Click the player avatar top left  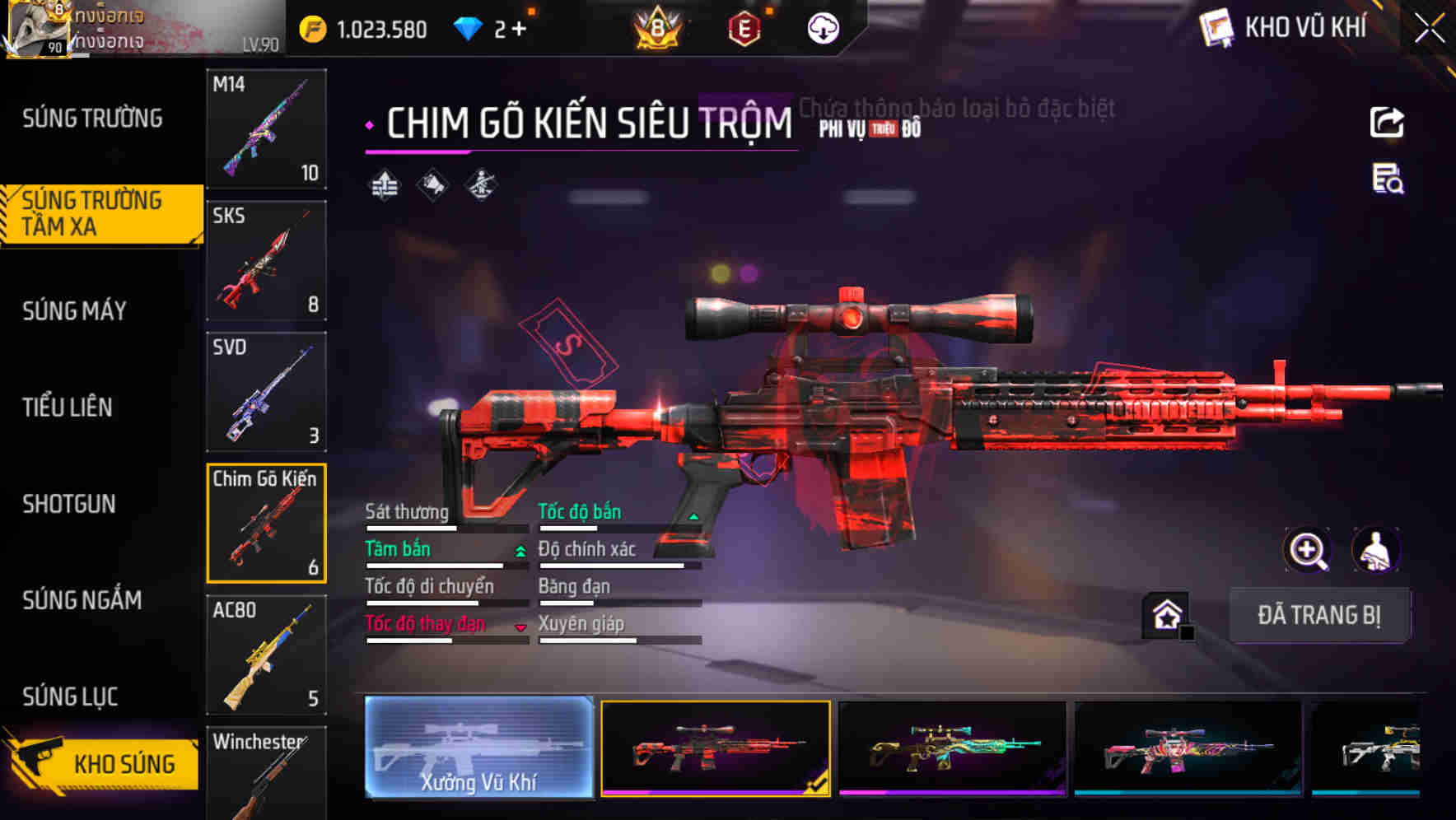(39, 27)
